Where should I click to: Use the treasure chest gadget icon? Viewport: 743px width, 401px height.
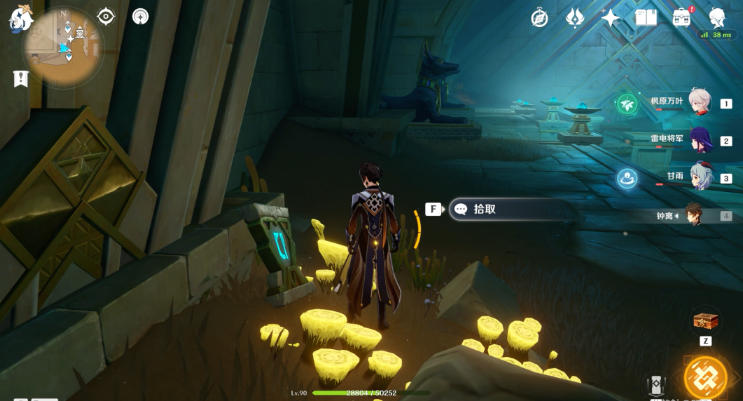pos(705,320)
